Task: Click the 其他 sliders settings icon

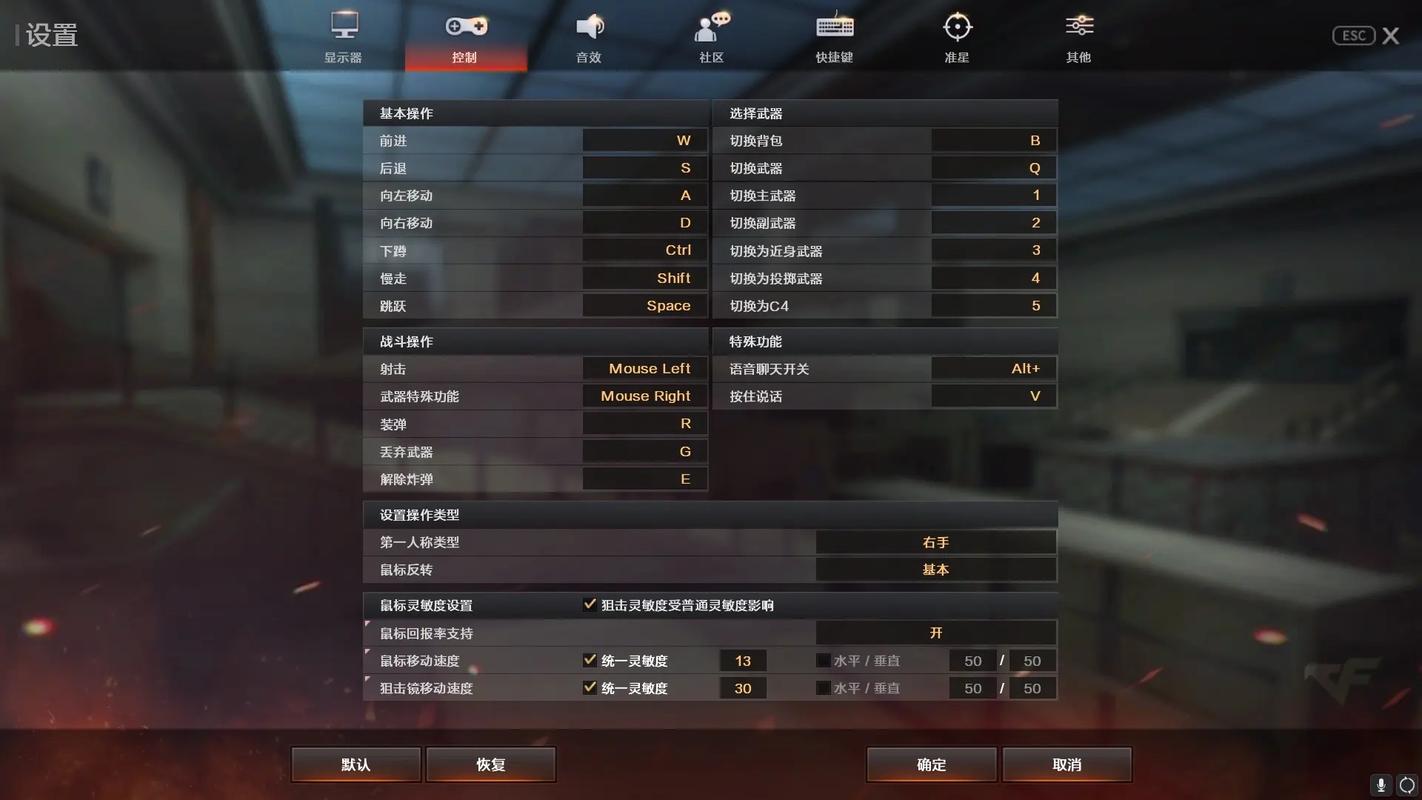Action: point(1078,27)
